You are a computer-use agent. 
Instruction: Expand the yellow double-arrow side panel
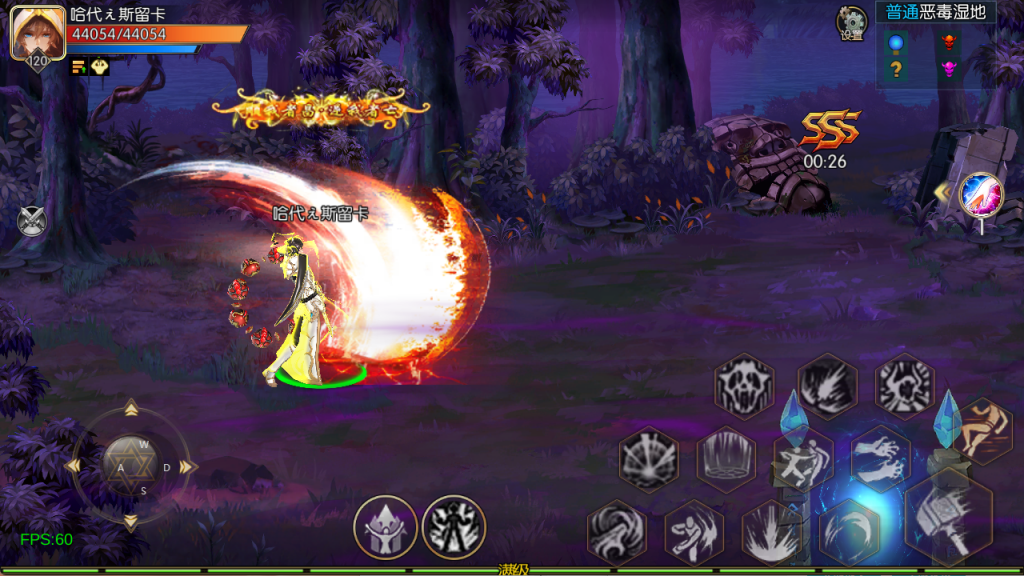[941, 191]
